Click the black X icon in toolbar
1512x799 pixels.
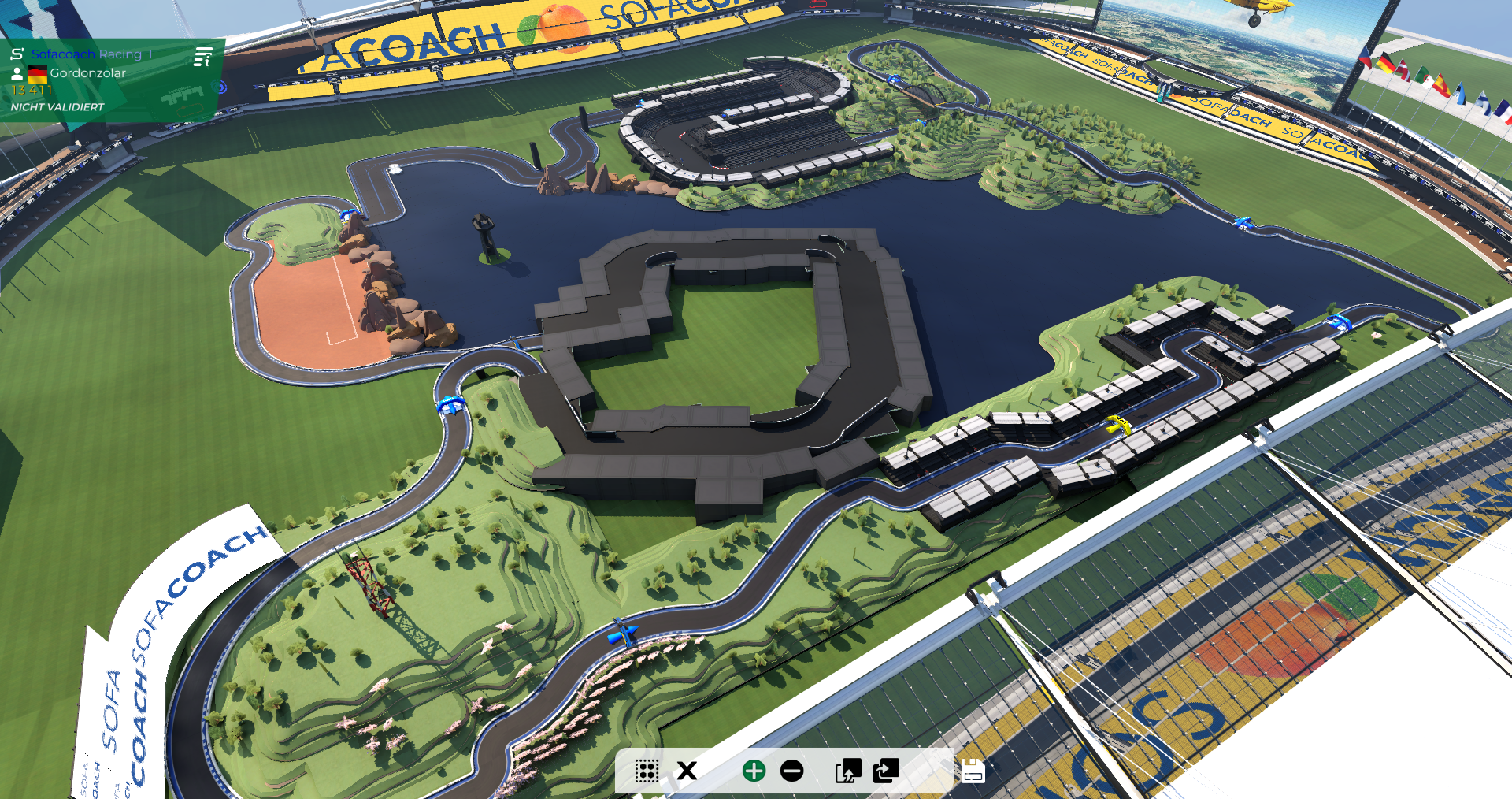687,771
